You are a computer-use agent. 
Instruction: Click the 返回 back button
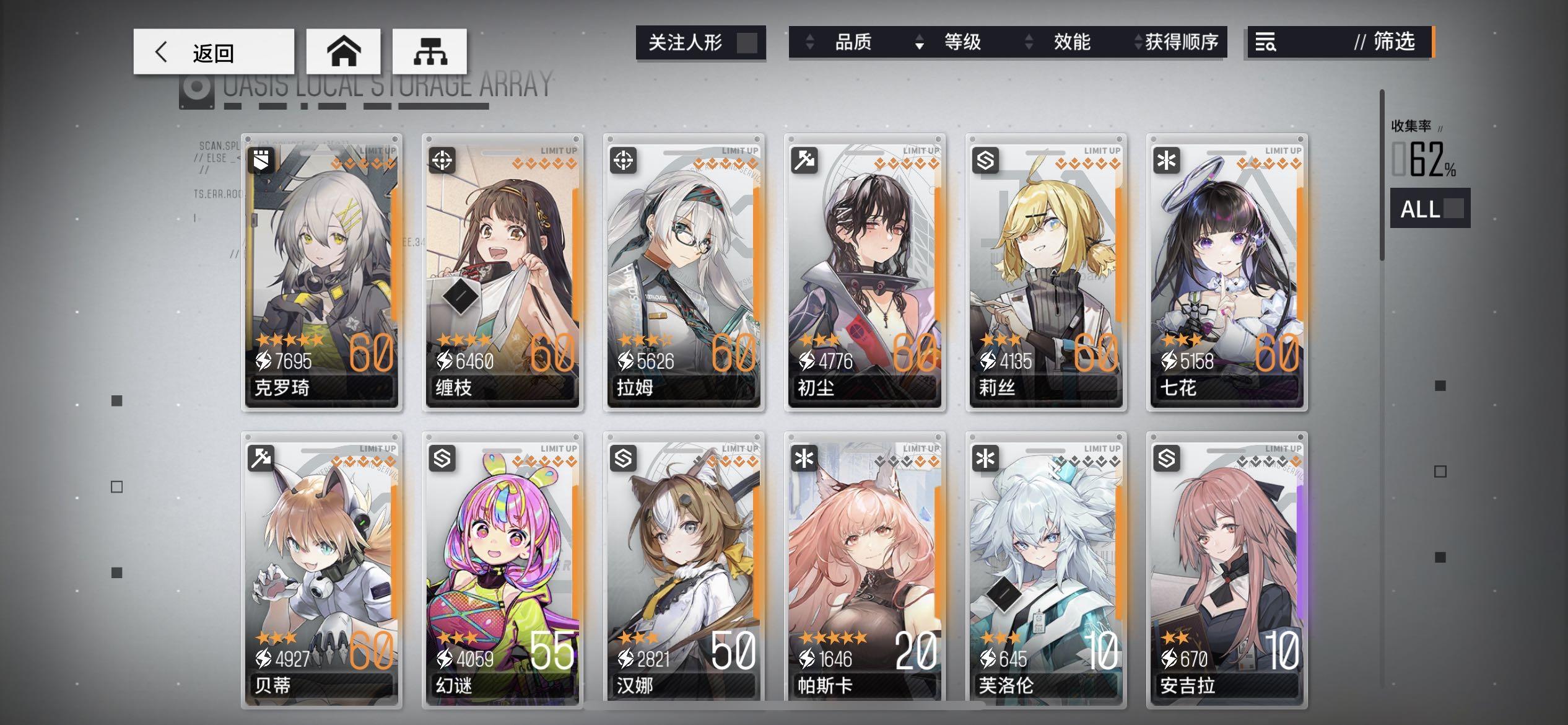[214, 52]
